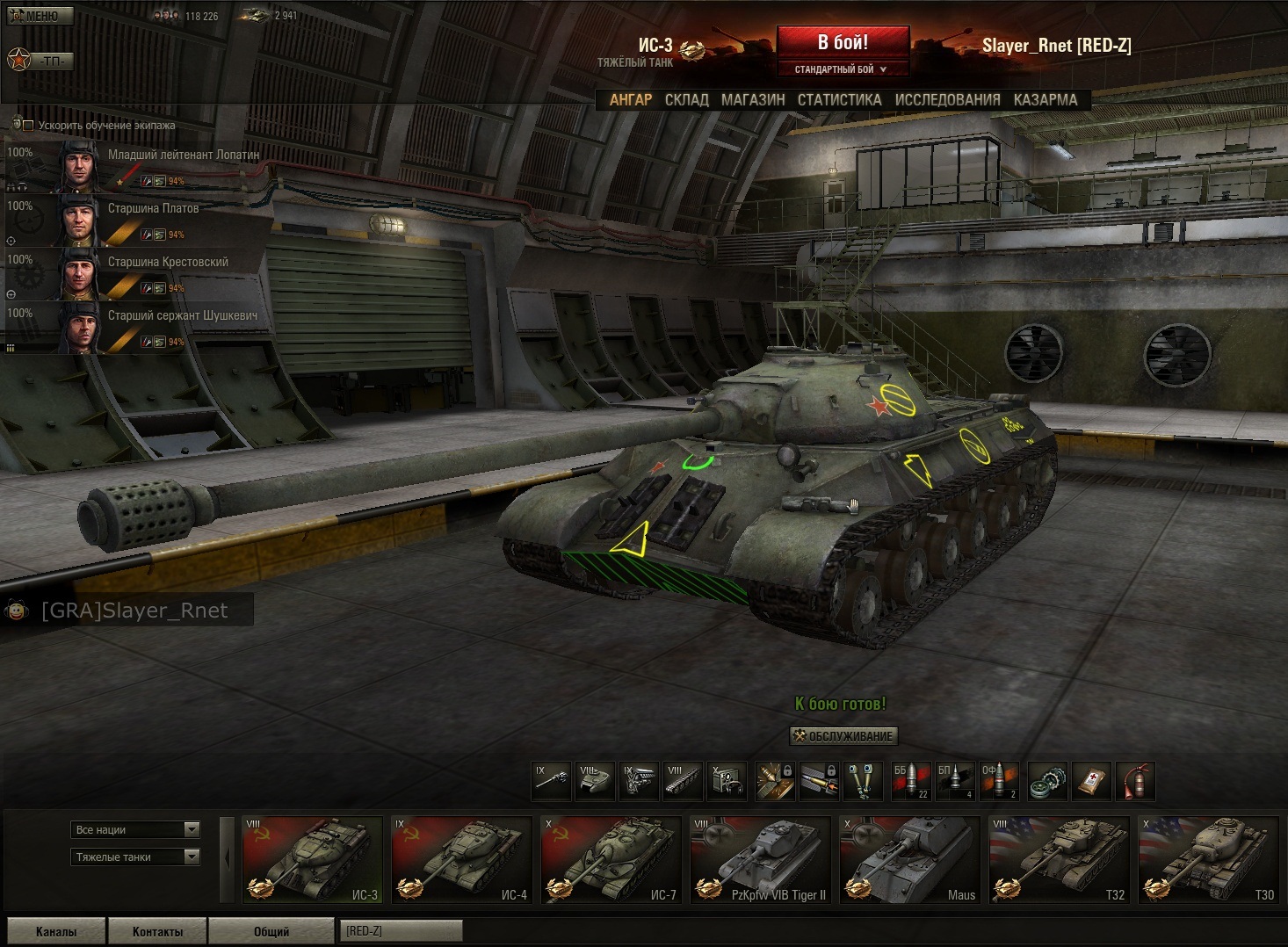Click the ОБСЛУЖИВАНИЕ service button
Screen dimensions: 1288x947
pos(843,736)
